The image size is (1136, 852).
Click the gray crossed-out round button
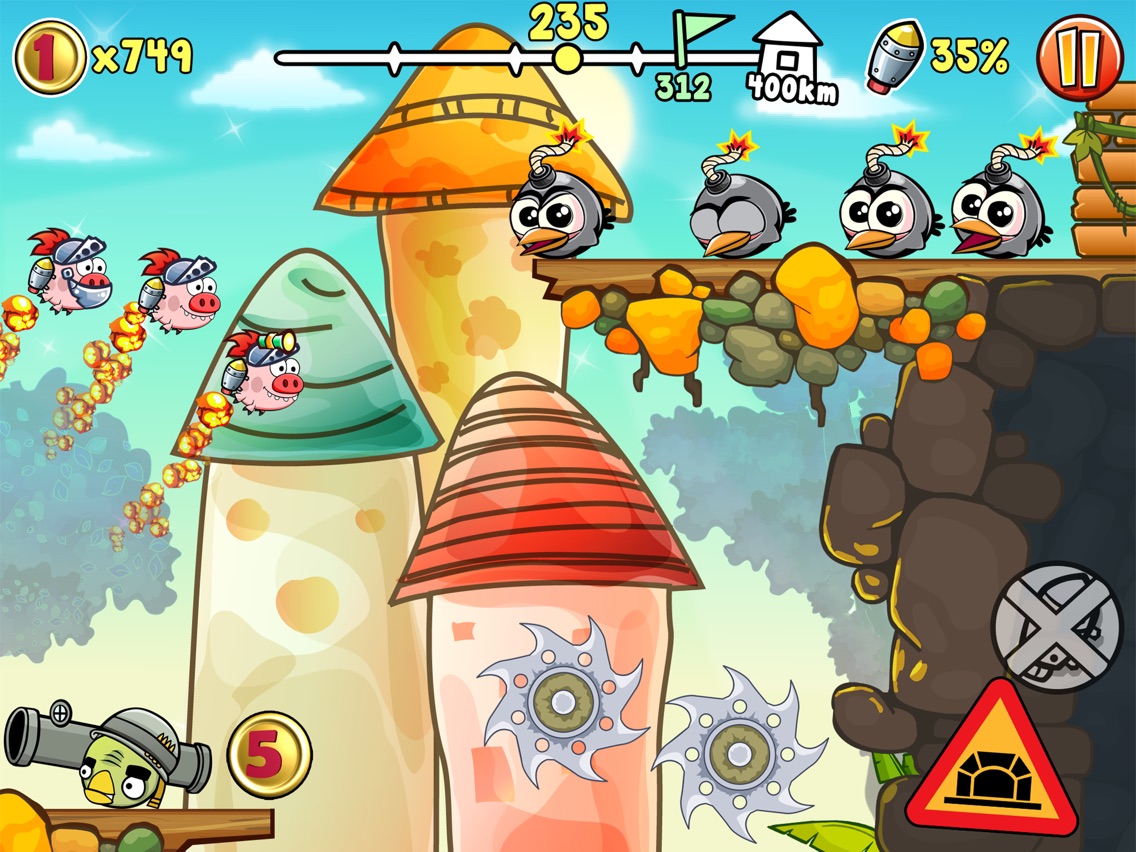1056,626
